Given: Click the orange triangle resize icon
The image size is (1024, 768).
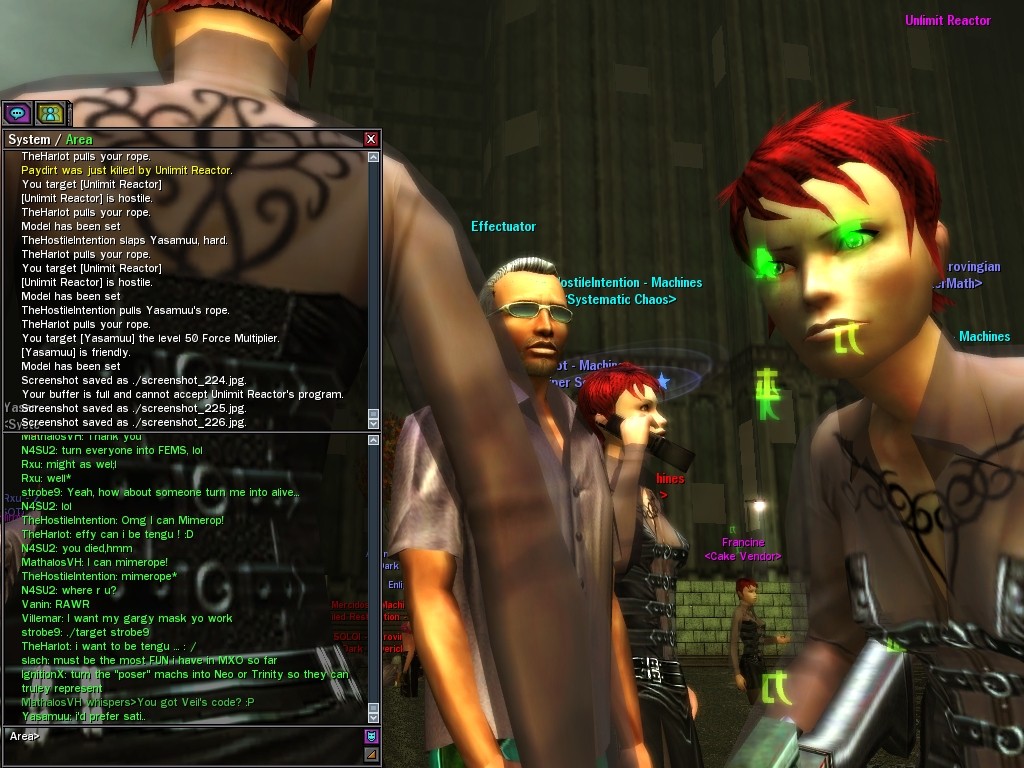Looking at the screenshot, I should (x=371, y=754).
